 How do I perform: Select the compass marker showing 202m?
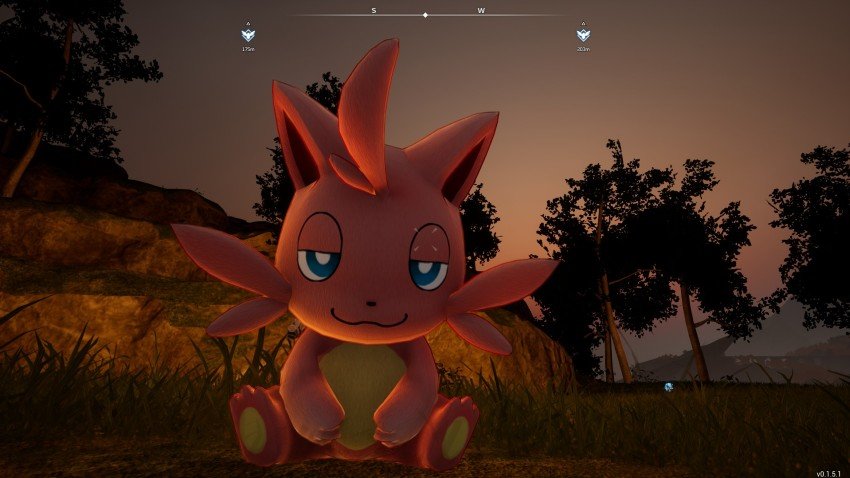[x=583, y=35]
